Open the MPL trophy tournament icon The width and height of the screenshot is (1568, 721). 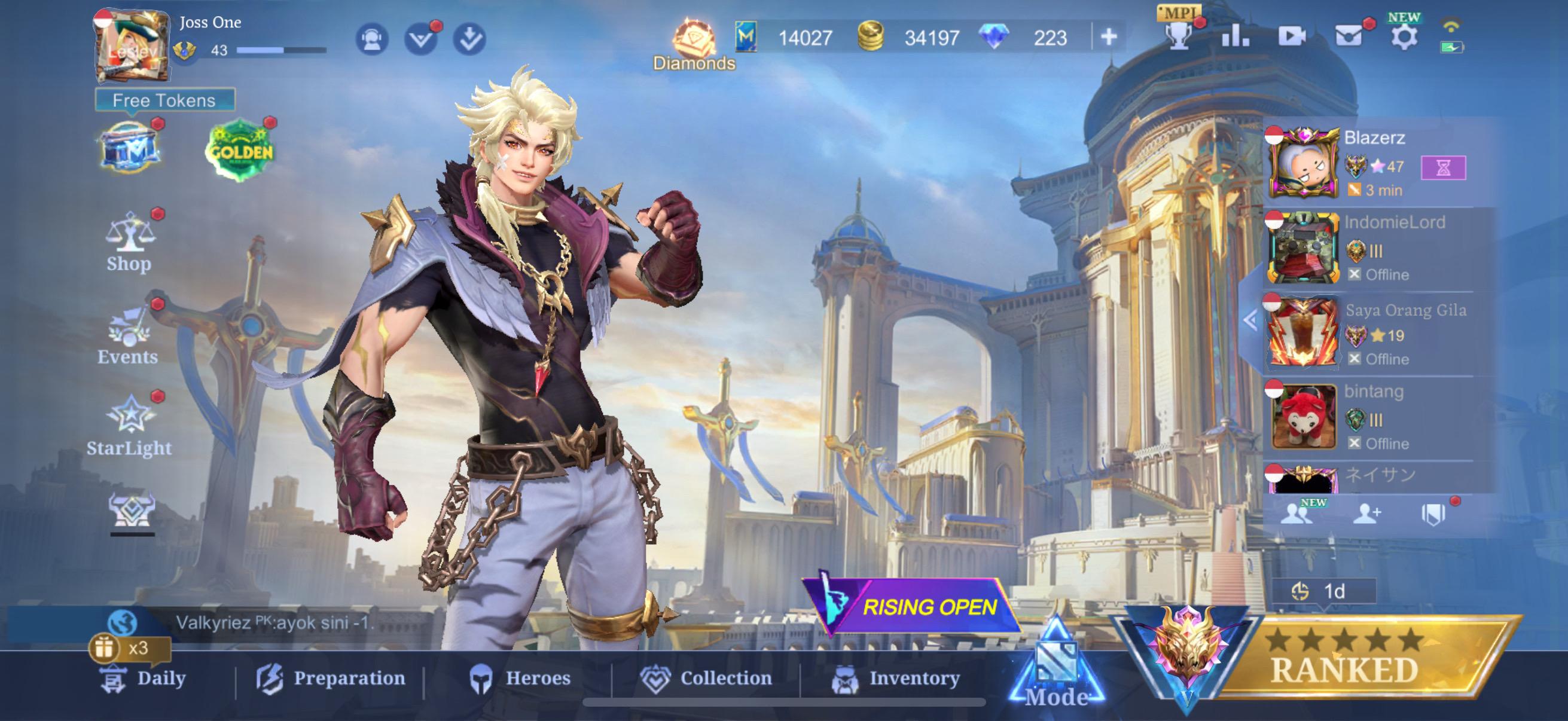(1179, 33)
